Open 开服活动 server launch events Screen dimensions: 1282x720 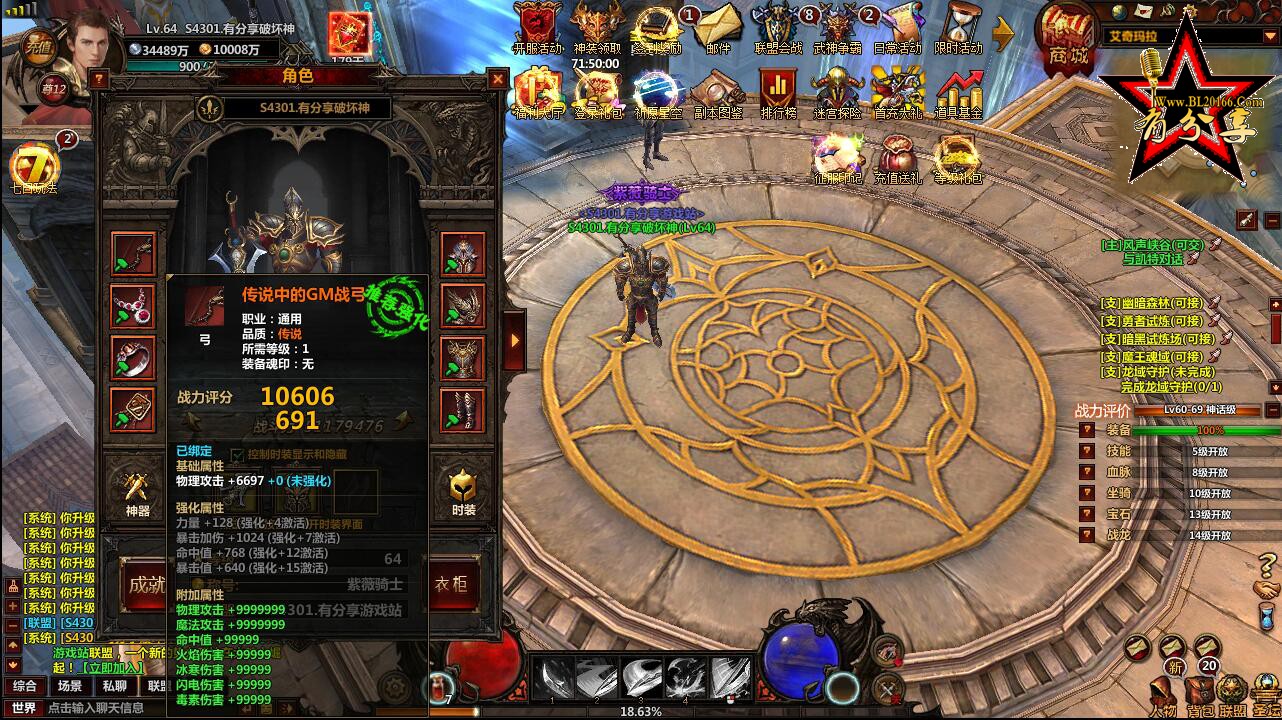pyautogui.click(x=538, y=28)
